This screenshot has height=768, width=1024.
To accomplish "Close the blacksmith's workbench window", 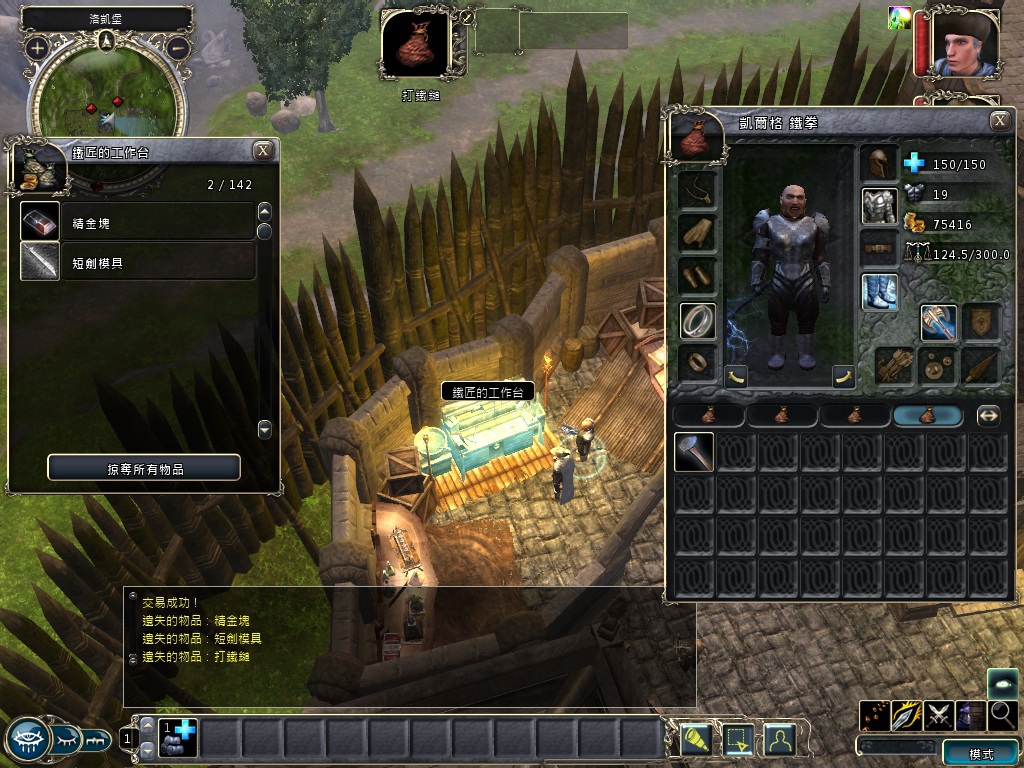I will point(263,151).
